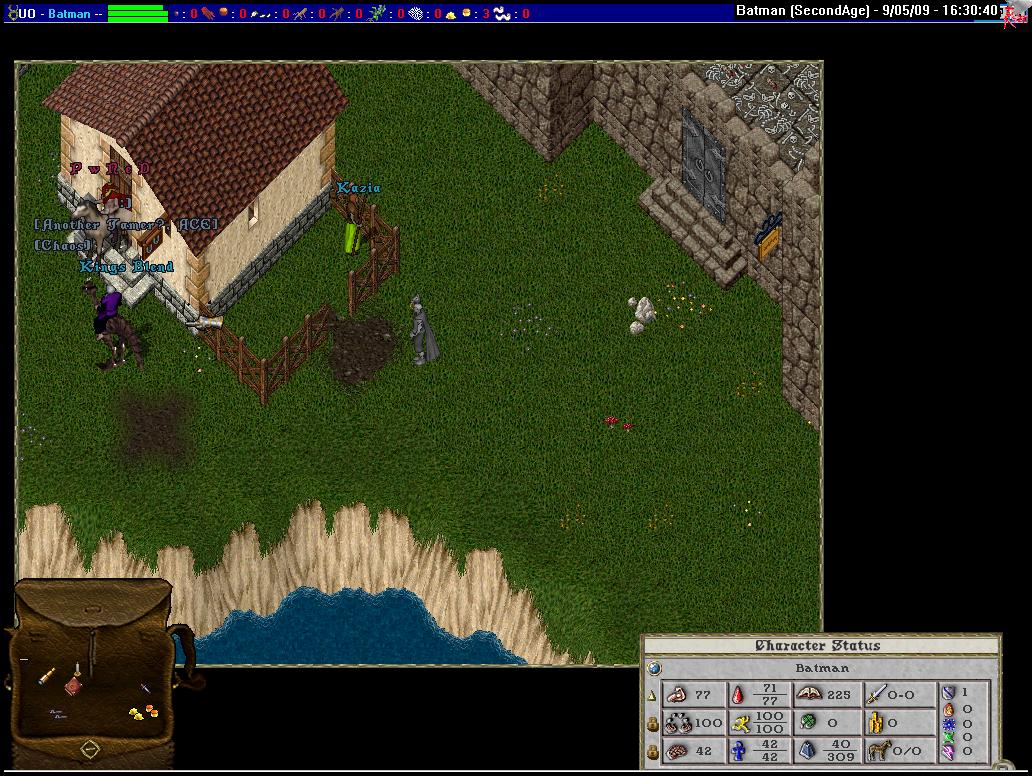The height and width of the screenshot is (776, 1032).
Task: Toggle the intelligence stat padlock
Action: 652,751
